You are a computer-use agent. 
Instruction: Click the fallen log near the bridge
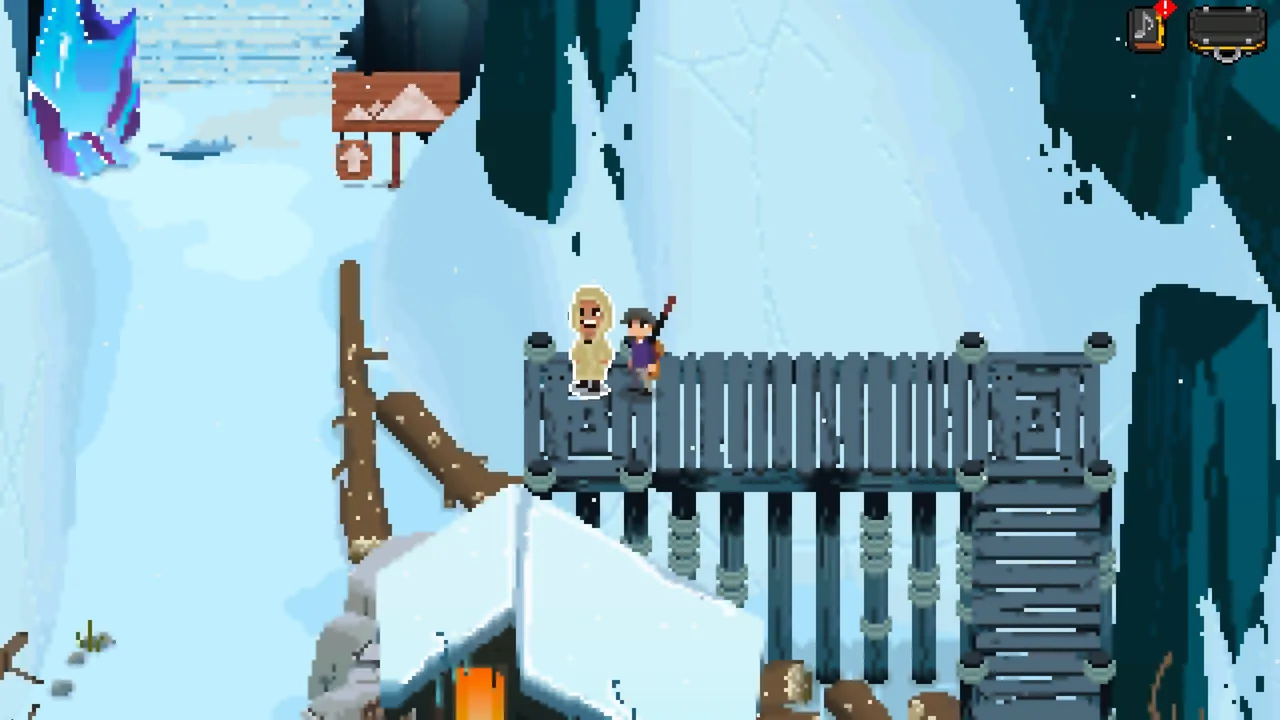430,450
